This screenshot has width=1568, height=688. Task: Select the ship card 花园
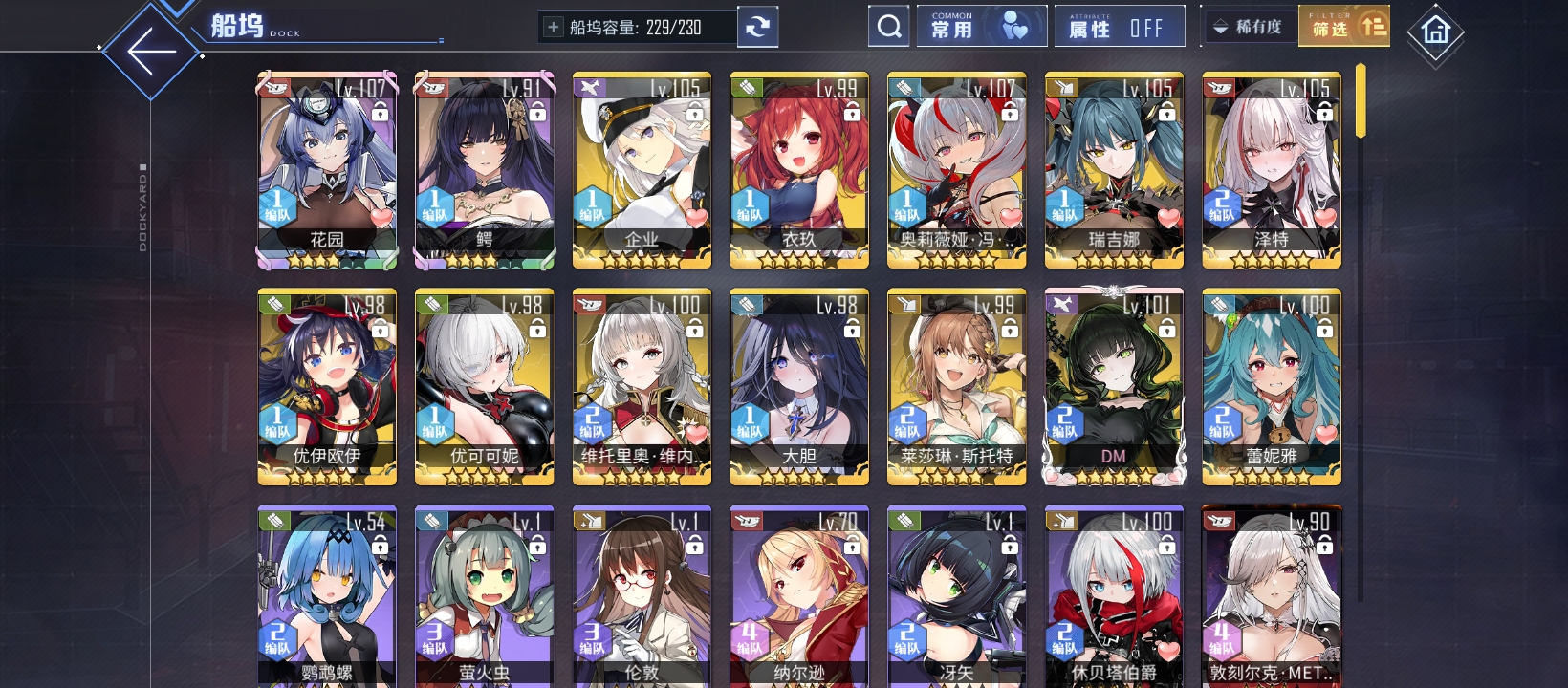coord(327,170)
